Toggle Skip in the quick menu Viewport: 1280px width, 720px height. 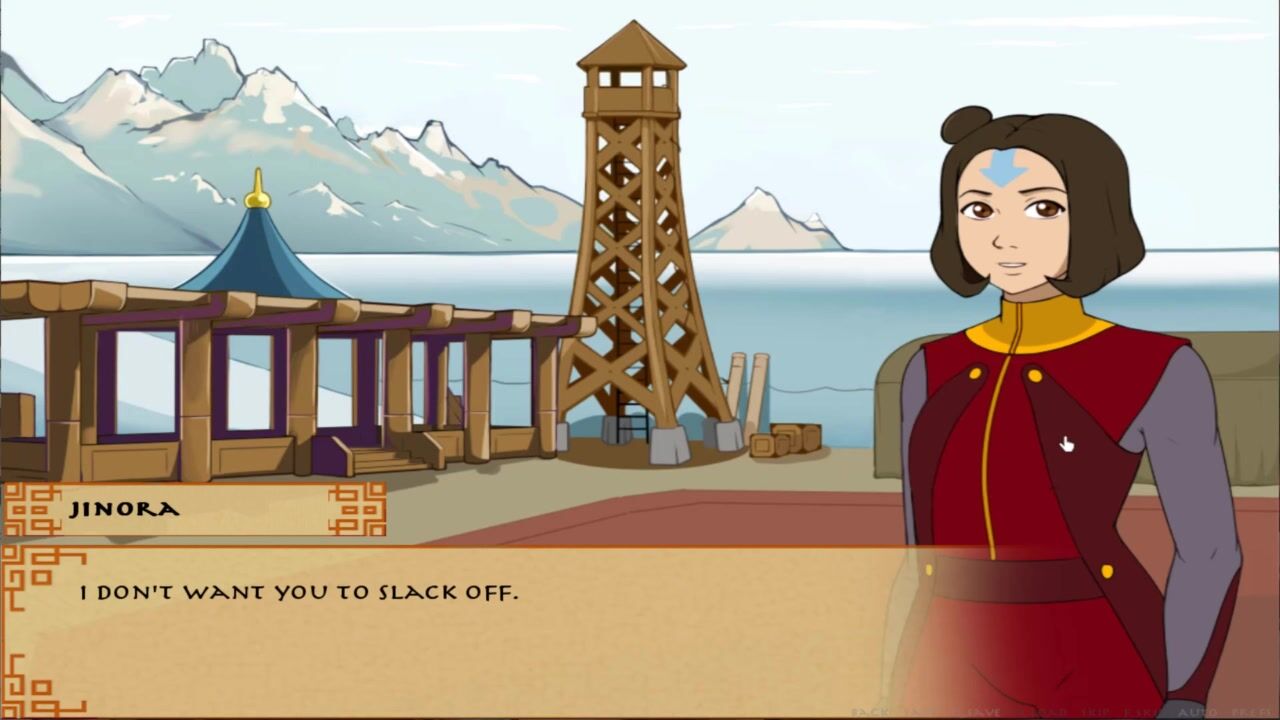[x=1095, y=712]
